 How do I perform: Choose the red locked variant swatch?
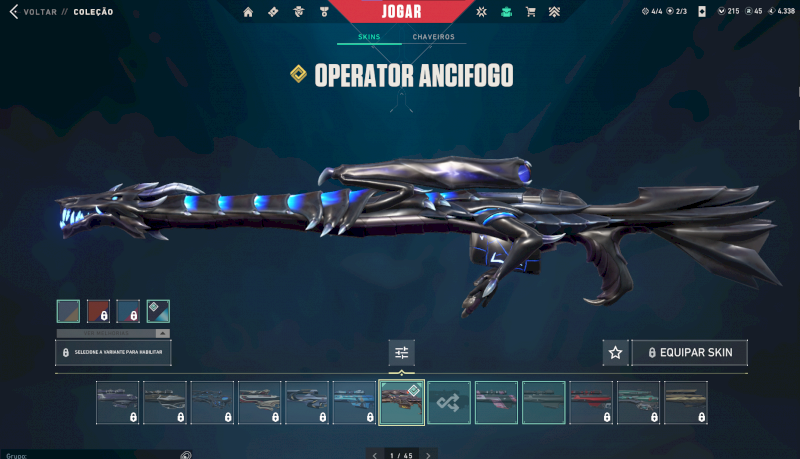(x=98, y=311)
